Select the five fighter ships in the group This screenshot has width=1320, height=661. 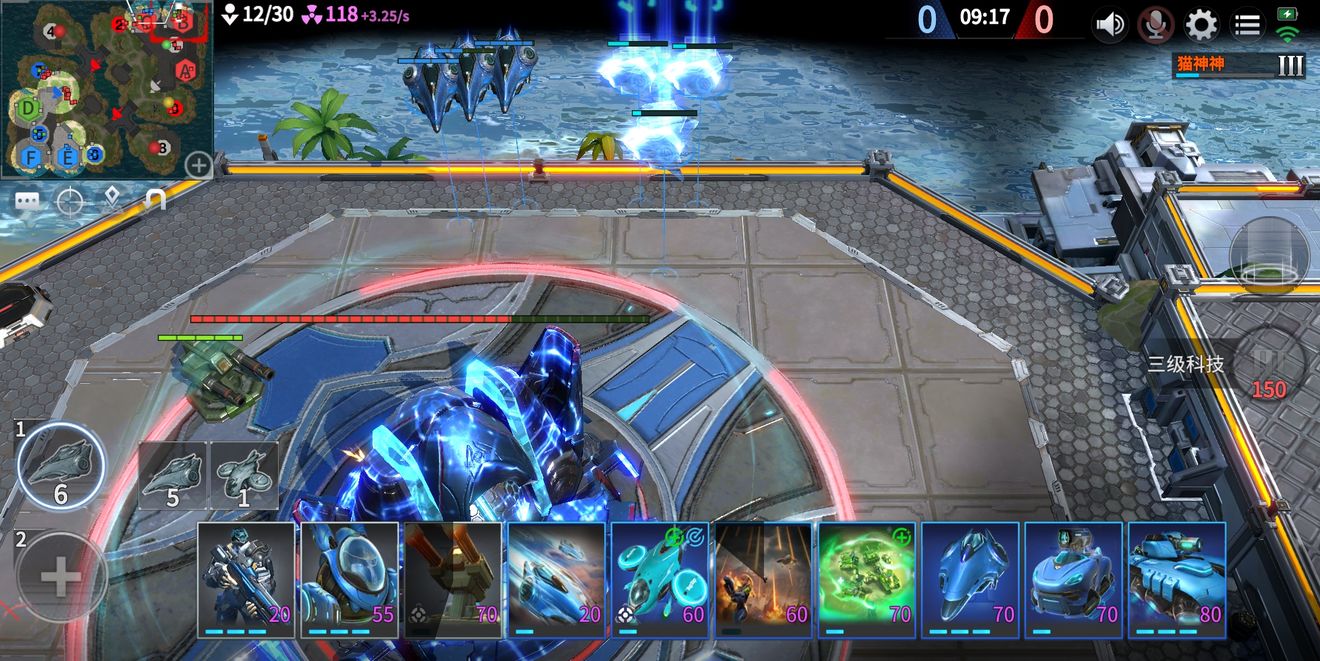pyautogui.click(x=173, y=476)
